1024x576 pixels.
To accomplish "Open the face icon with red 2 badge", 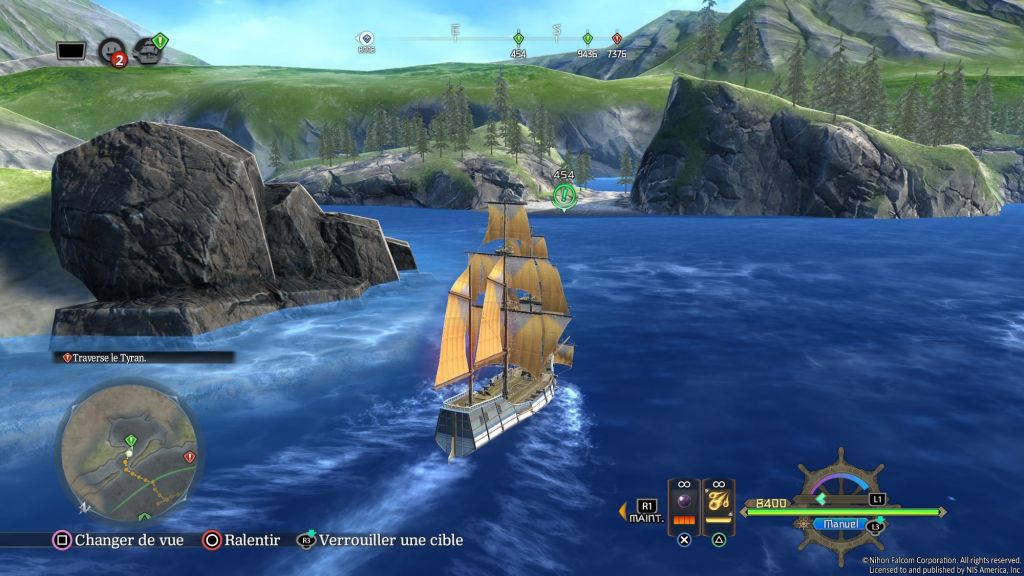I will [112, 49].
